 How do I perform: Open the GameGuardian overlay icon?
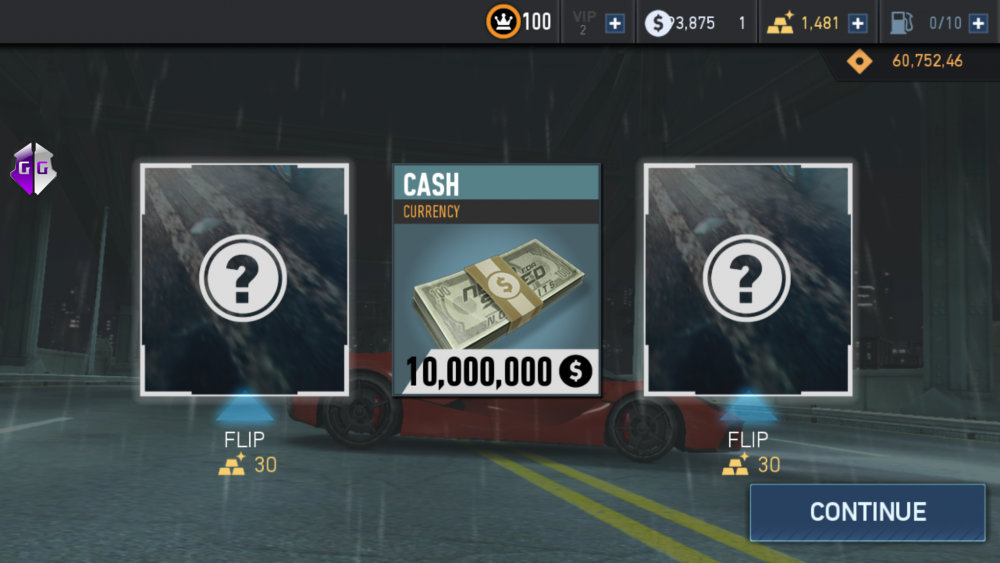tap(33, 168)
